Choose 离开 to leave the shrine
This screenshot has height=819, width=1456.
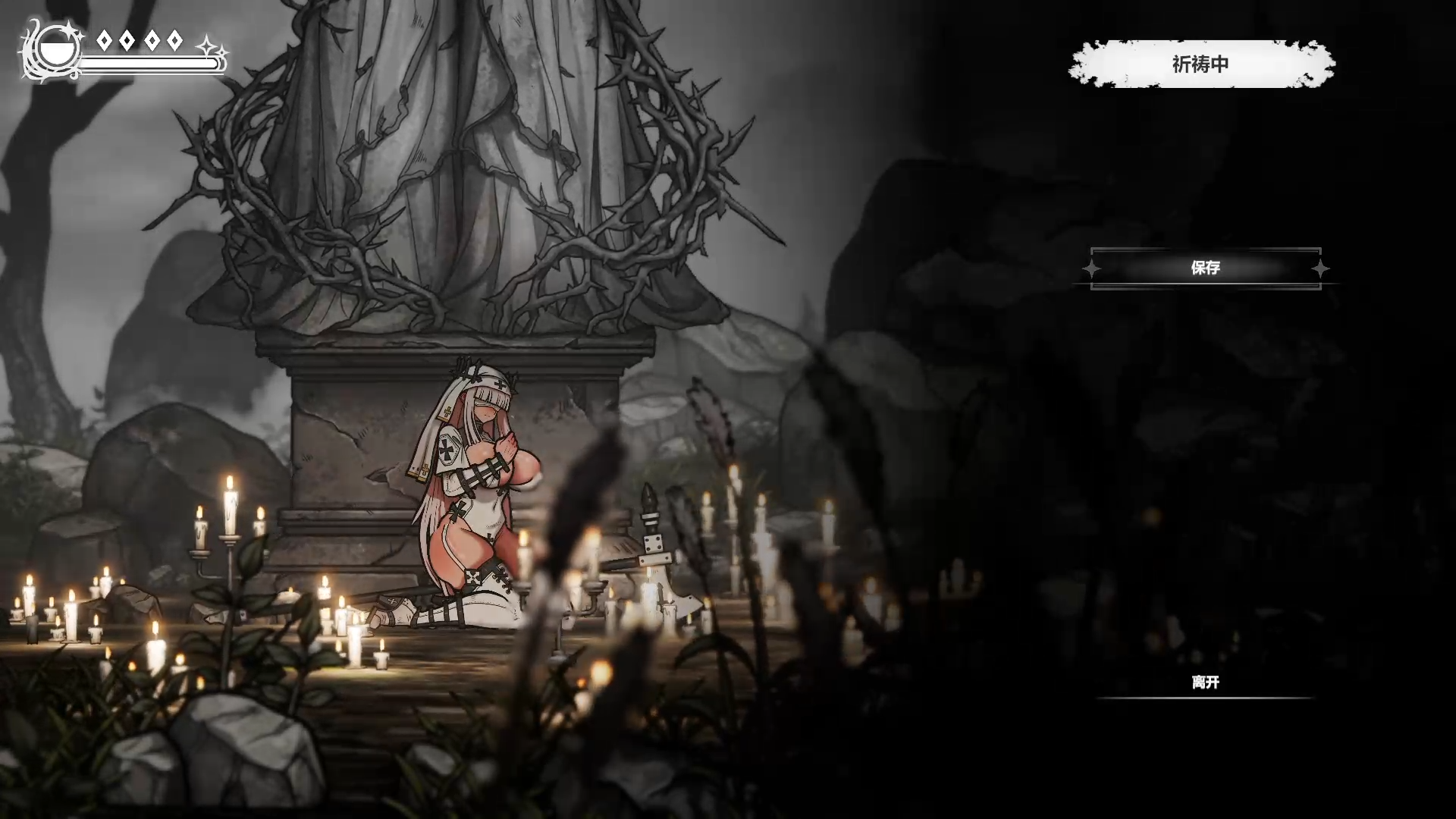click(1205, 682)
